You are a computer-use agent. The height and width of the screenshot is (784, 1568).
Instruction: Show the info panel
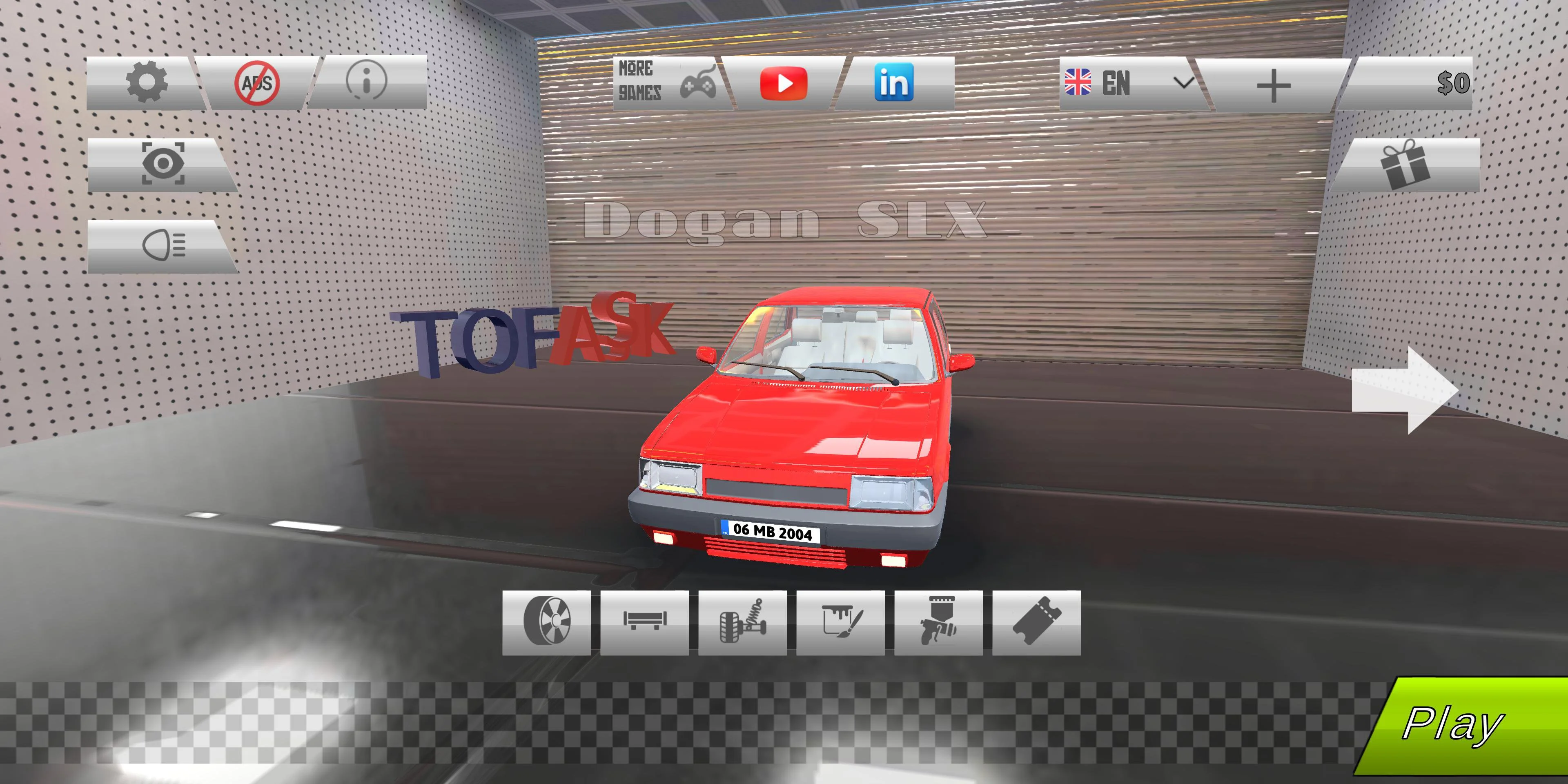[366, 82]
